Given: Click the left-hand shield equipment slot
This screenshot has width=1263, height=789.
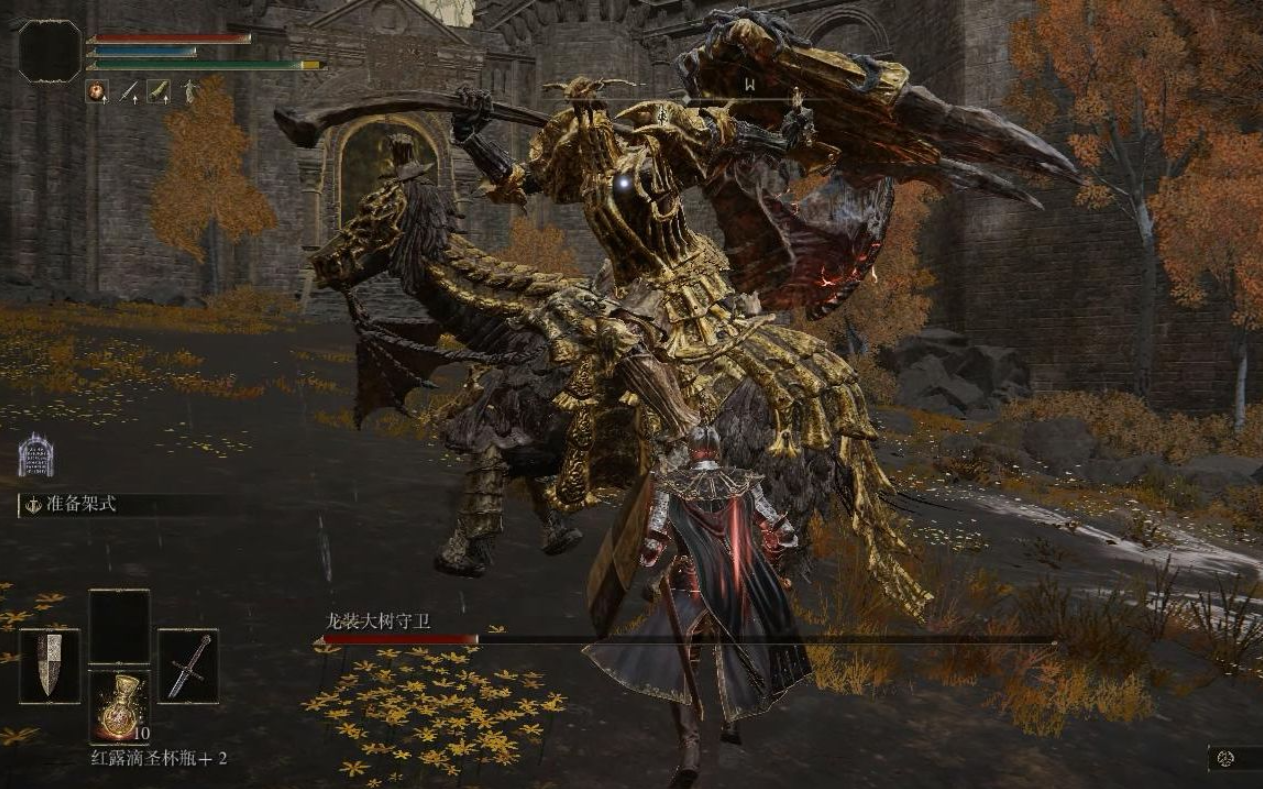Looking at the screenshot, I should pyautogui.click(x=49, y=665).
